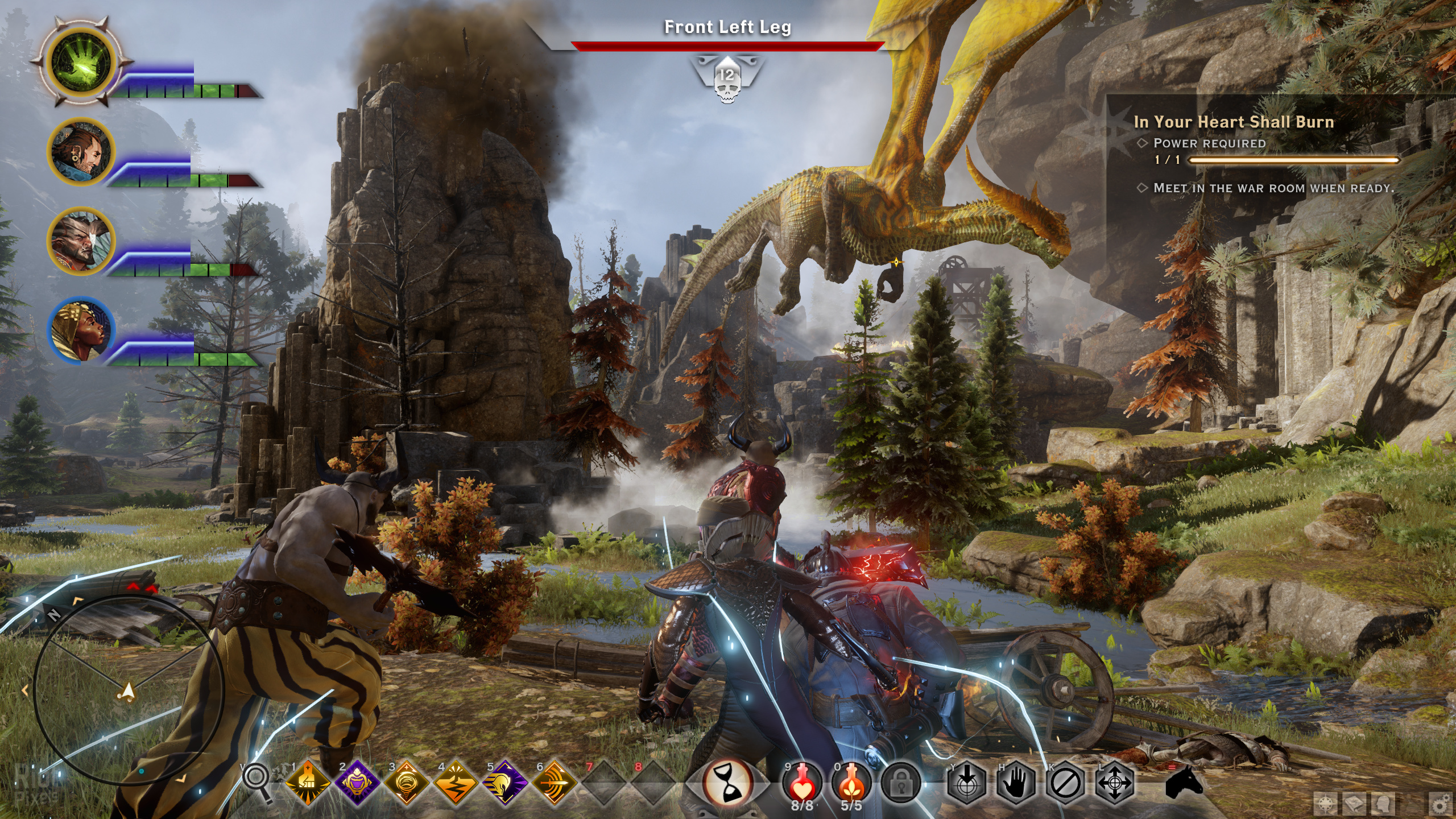This screenshot has width=1456, height=819.
Task: Choose the gold-hooded mage portrait
Action: point(81,330)
